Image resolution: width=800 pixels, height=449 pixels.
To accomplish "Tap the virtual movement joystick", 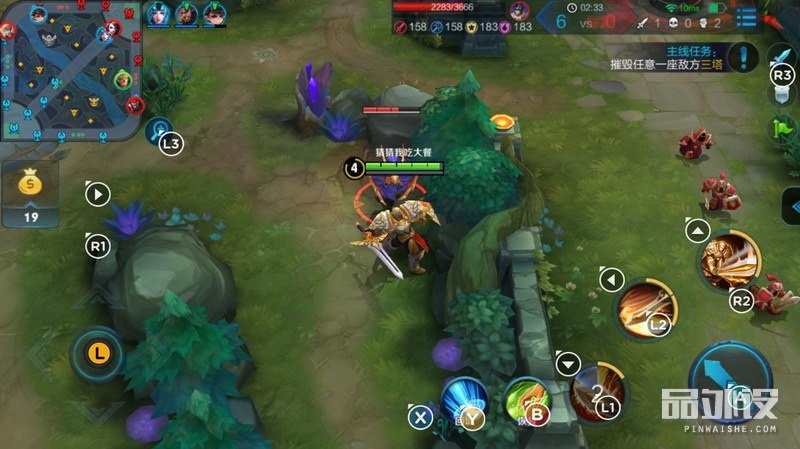I will [x=97, y=352].
